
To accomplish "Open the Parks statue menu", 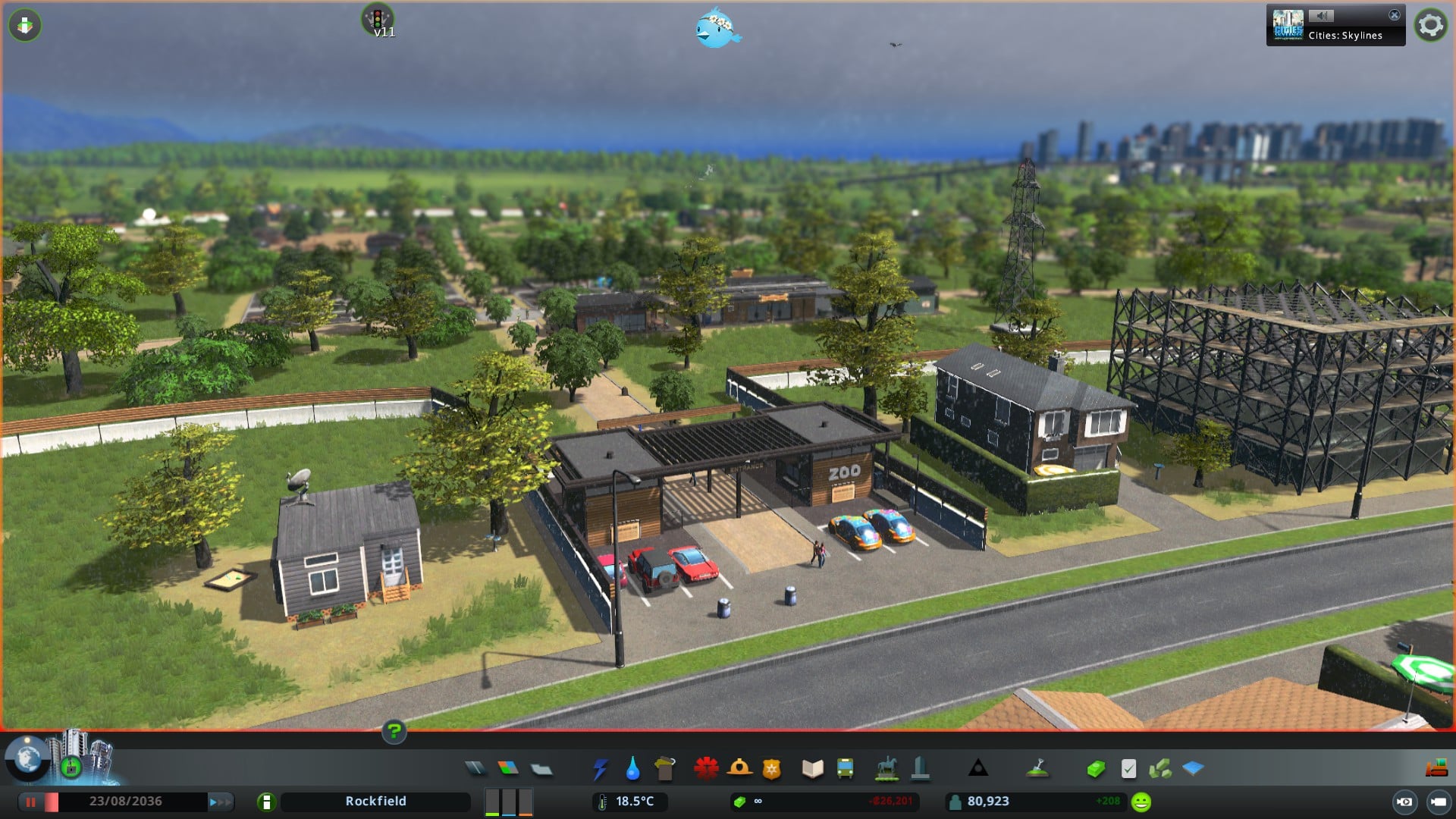I will (x=886, y=769).
